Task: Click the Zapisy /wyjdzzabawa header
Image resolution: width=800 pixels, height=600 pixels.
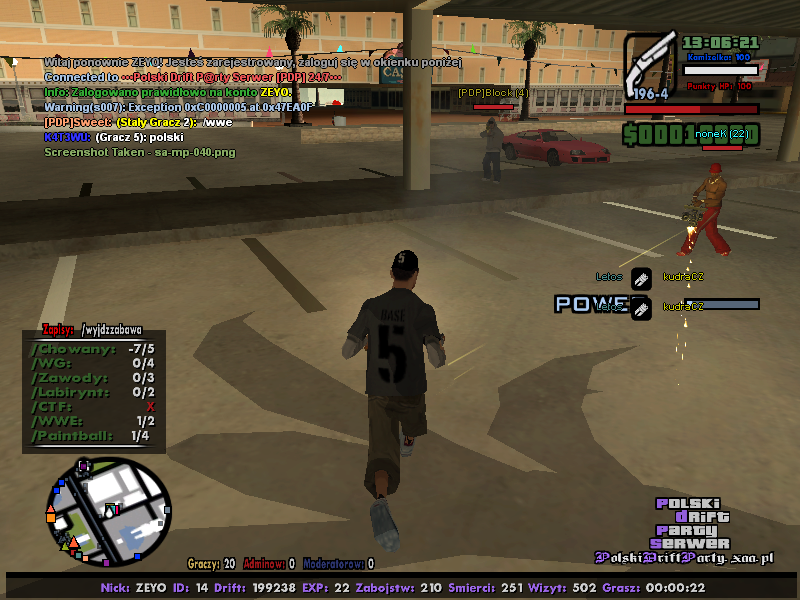Action: point(92,329)
